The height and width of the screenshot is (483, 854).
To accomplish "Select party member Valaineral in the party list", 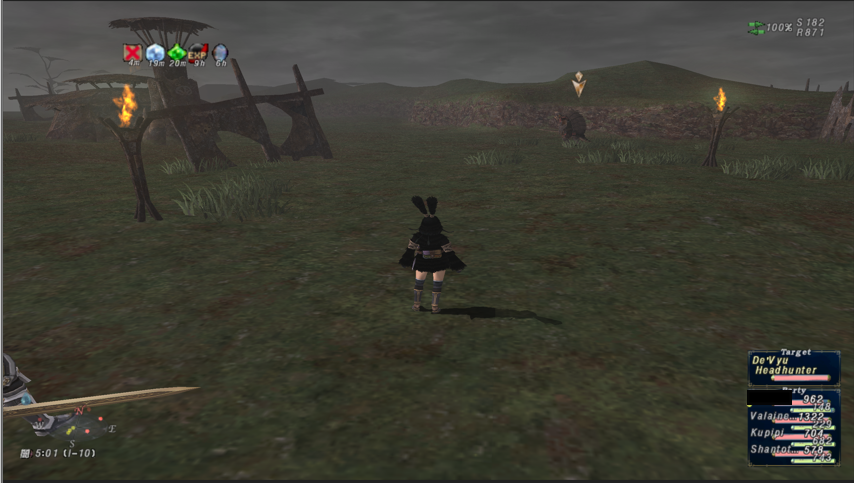I will coord(793,419).
